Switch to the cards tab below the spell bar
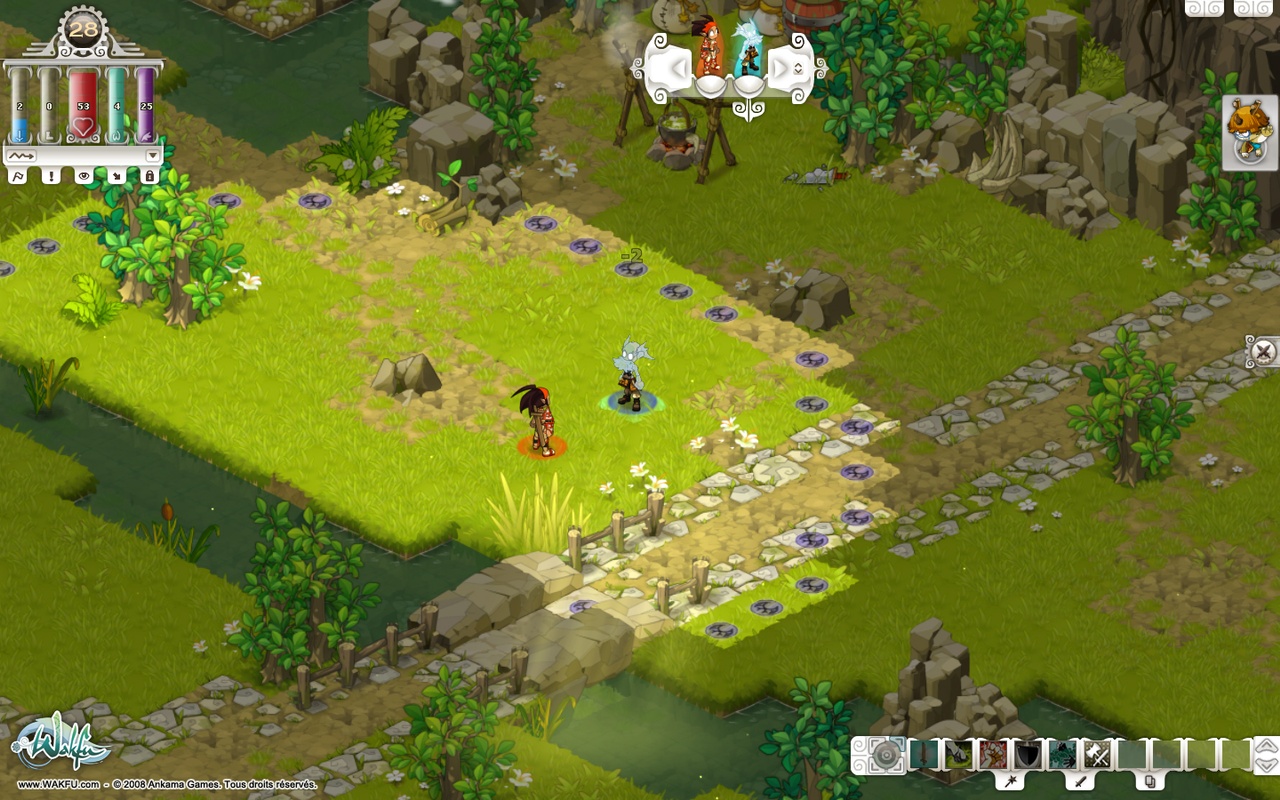Image resolution: width=1280 pixels, height=800 pixels. [1149, 782]
